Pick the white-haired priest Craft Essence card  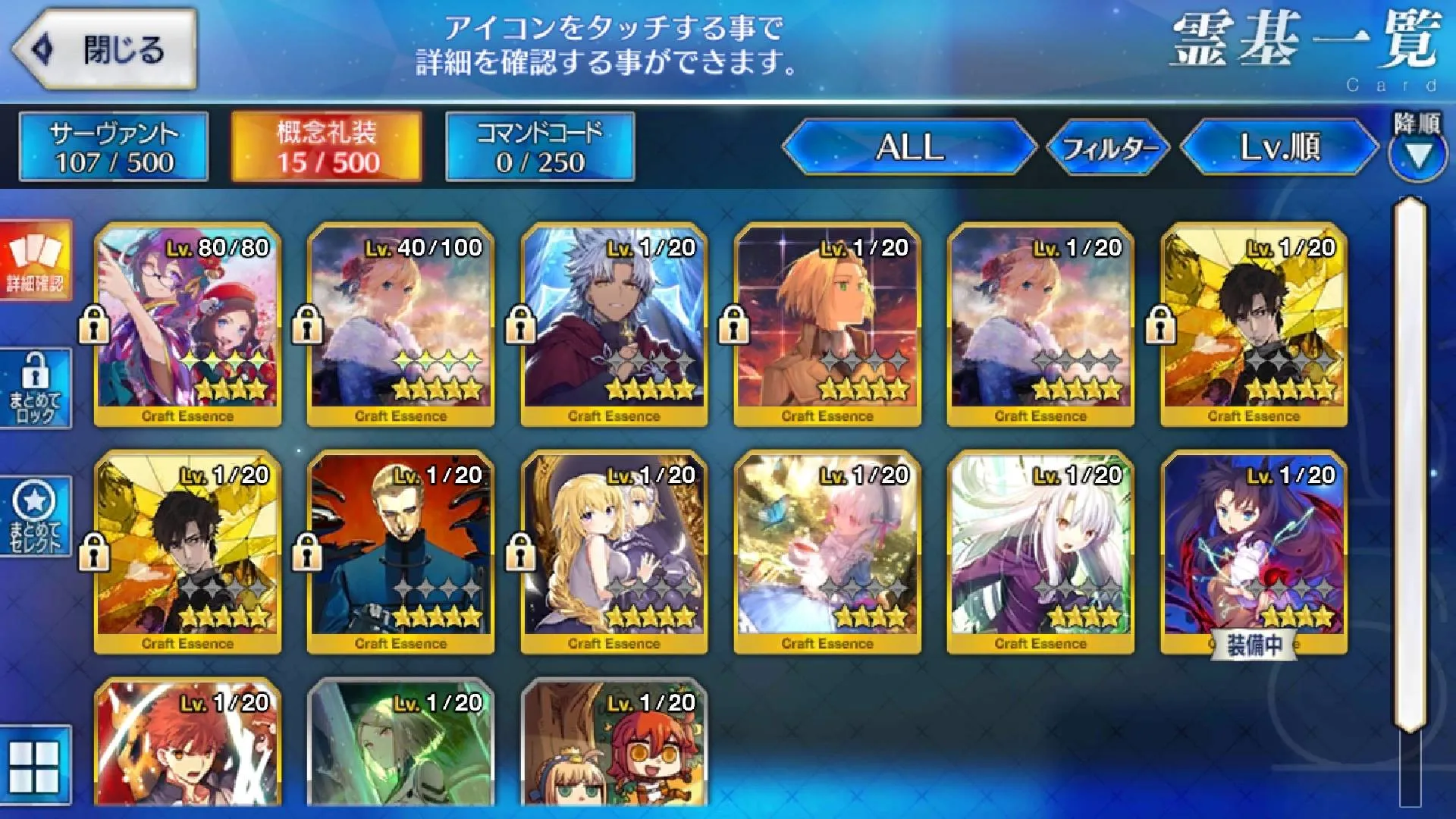[613, 325]
